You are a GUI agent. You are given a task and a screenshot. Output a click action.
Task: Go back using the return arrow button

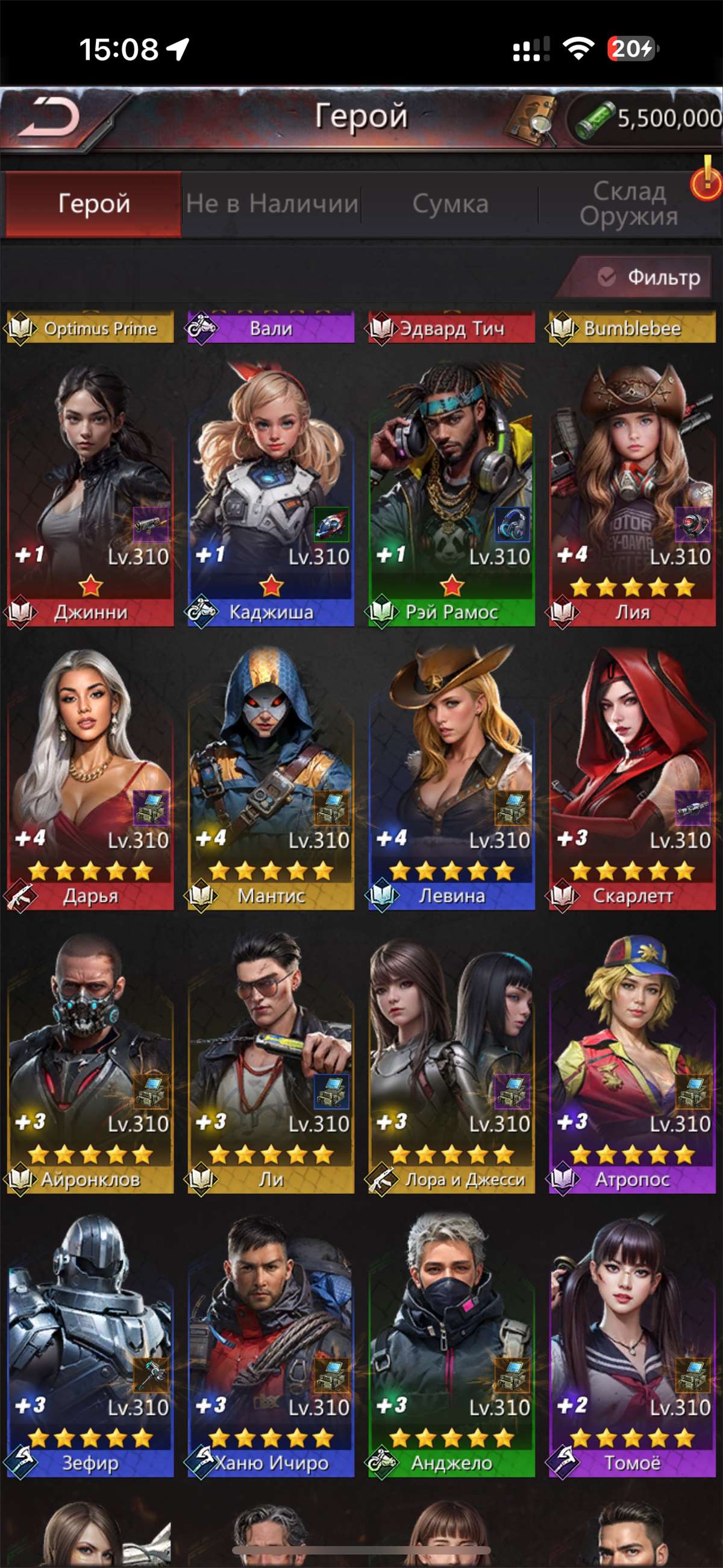pyautogui.click(x=50, y=117)
